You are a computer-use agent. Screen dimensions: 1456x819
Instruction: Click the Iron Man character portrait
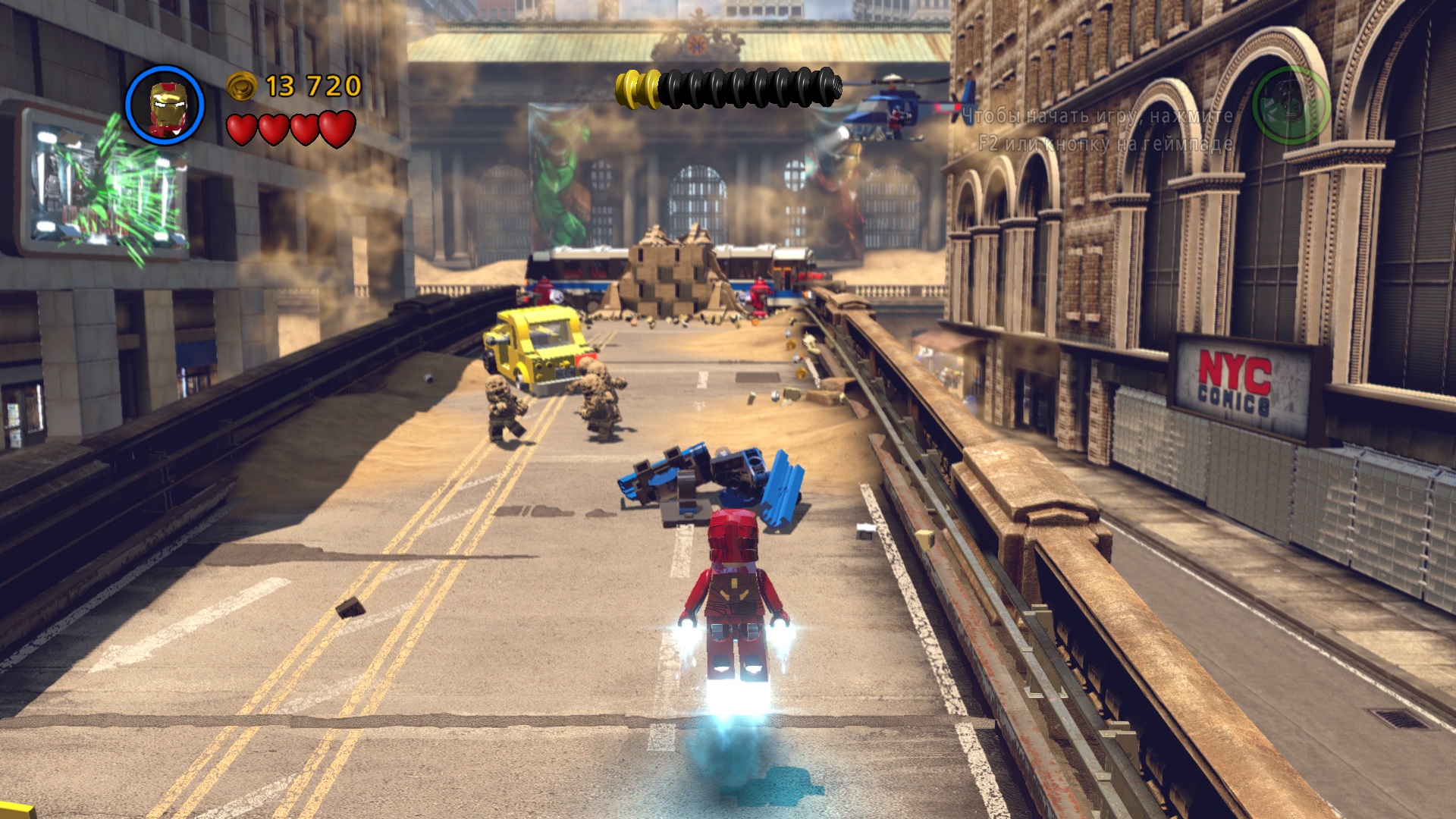pyautogui.click(x=165, y=105)
